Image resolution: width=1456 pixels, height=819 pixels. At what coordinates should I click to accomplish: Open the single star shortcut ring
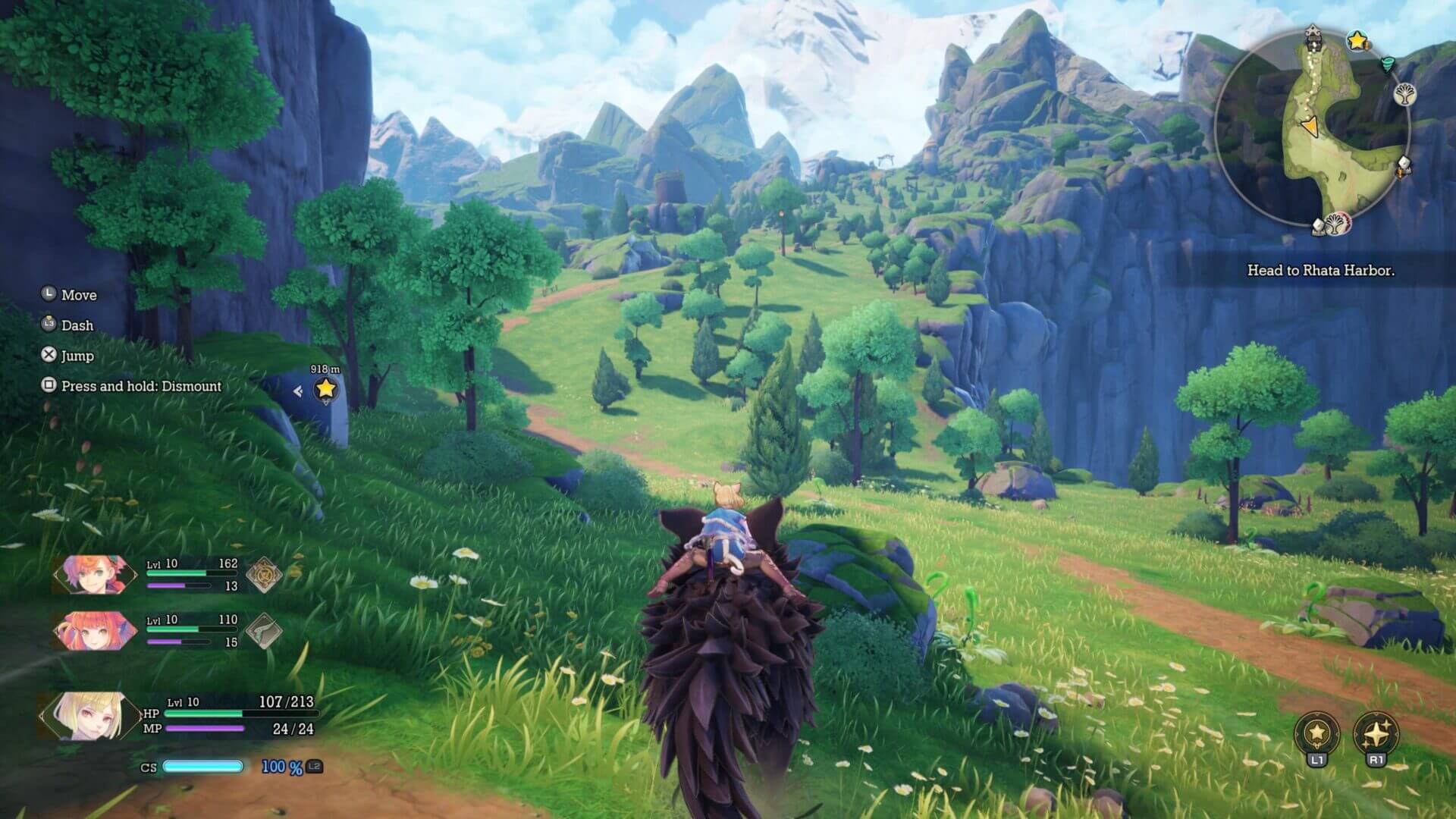[1317, 733]
